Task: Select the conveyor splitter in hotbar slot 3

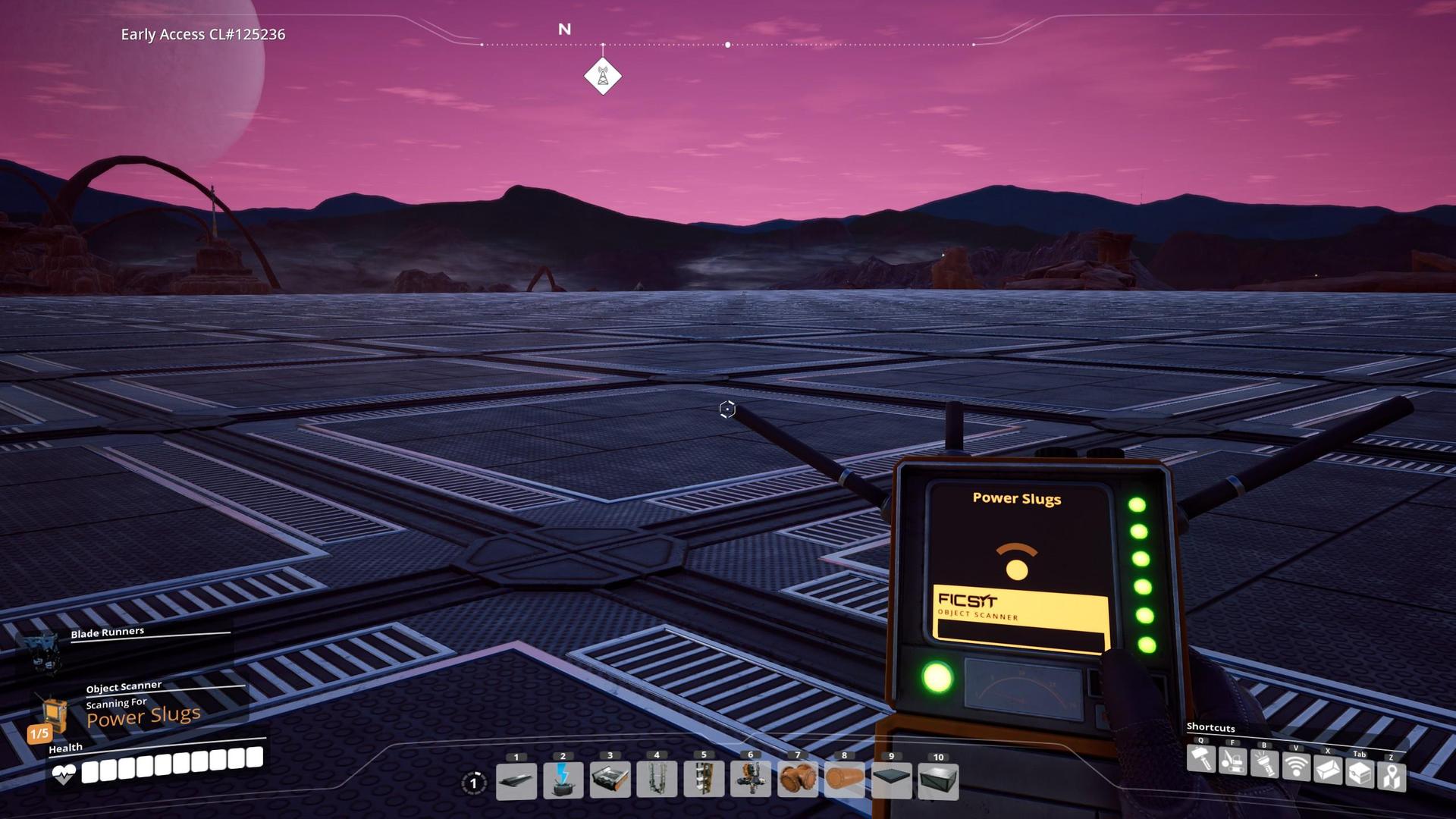Action: point(610,781)
